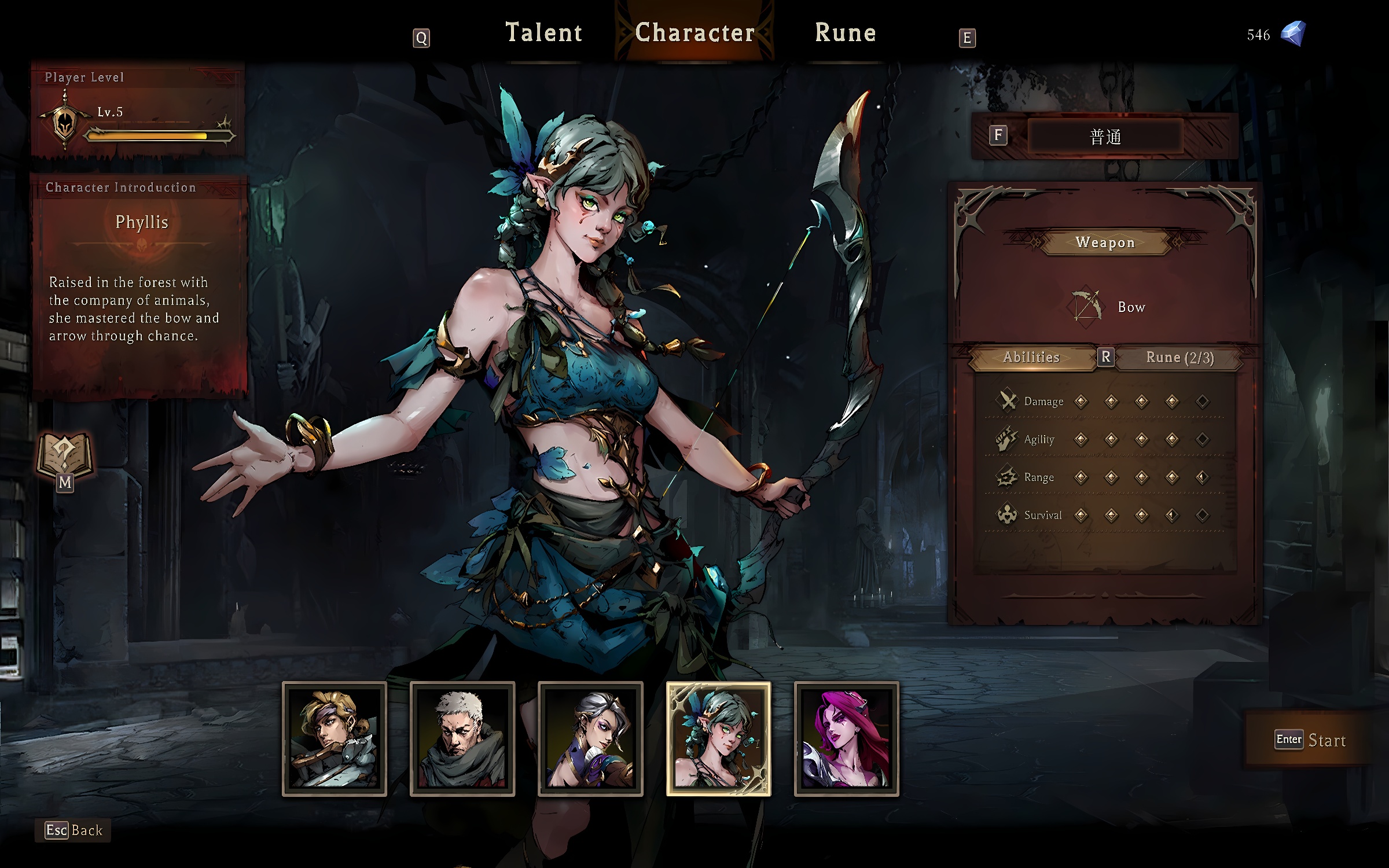Viewport: 1389px width, 868px height.
Task: Pick the silver-haired purple-clad character portrait
Action: click(590, 739)
